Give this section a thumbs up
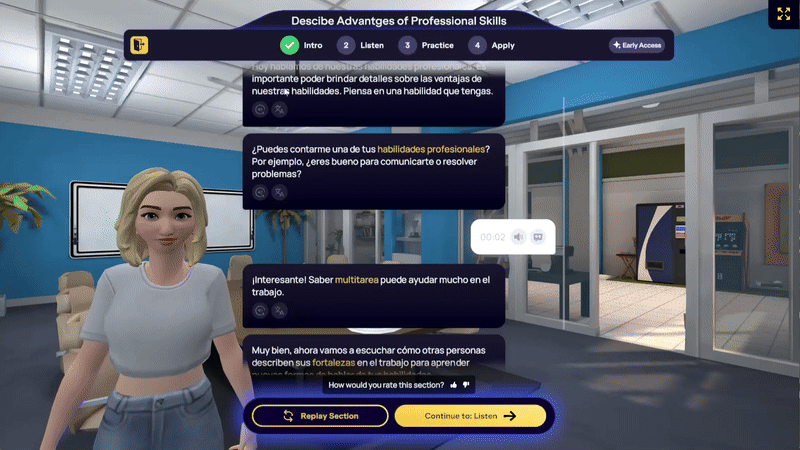This screenshot has height=450, width=800. [x=454, y=384]
